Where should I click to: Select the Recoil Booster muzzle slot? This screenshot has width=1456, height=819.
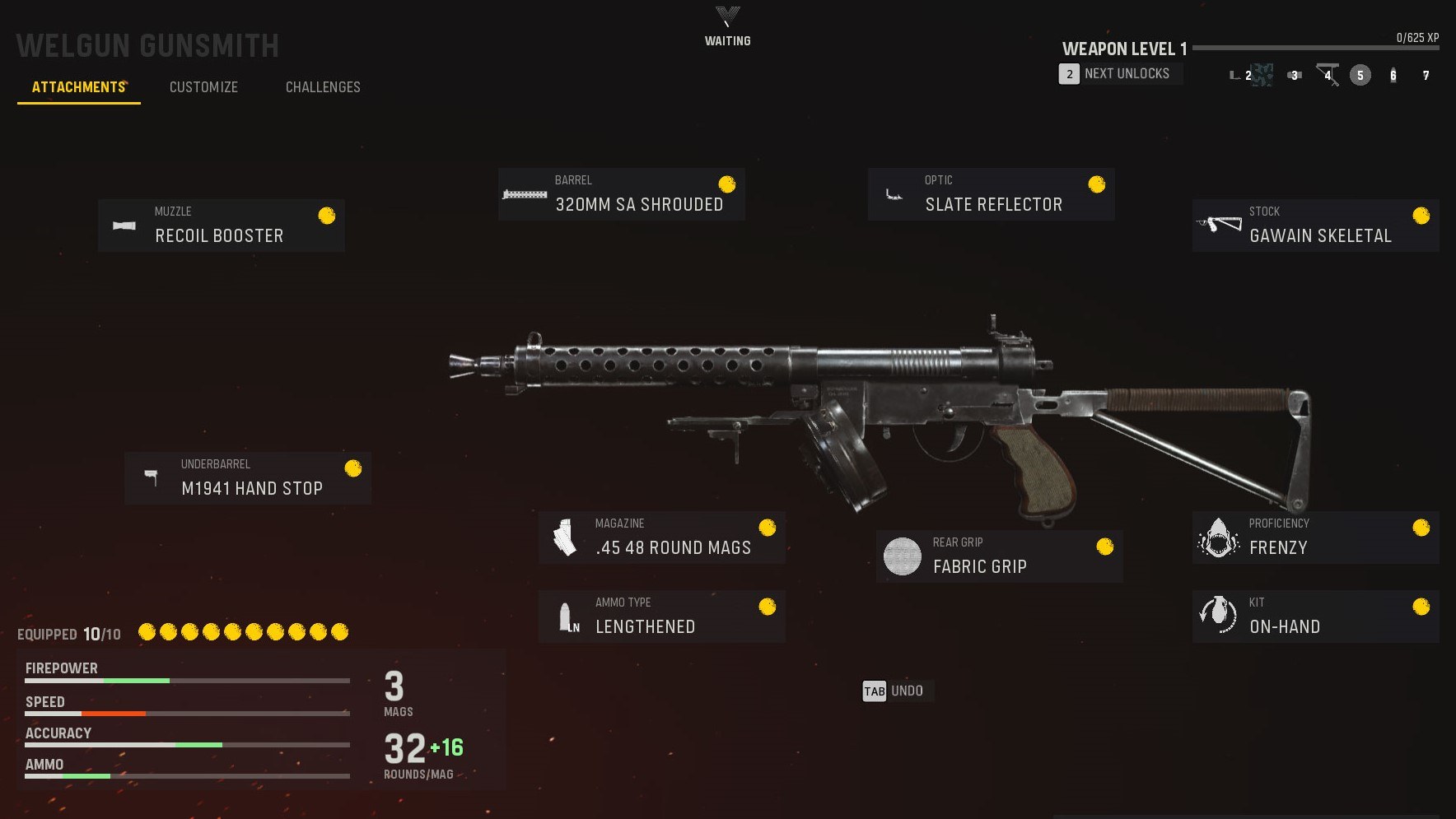pos(221,225)
